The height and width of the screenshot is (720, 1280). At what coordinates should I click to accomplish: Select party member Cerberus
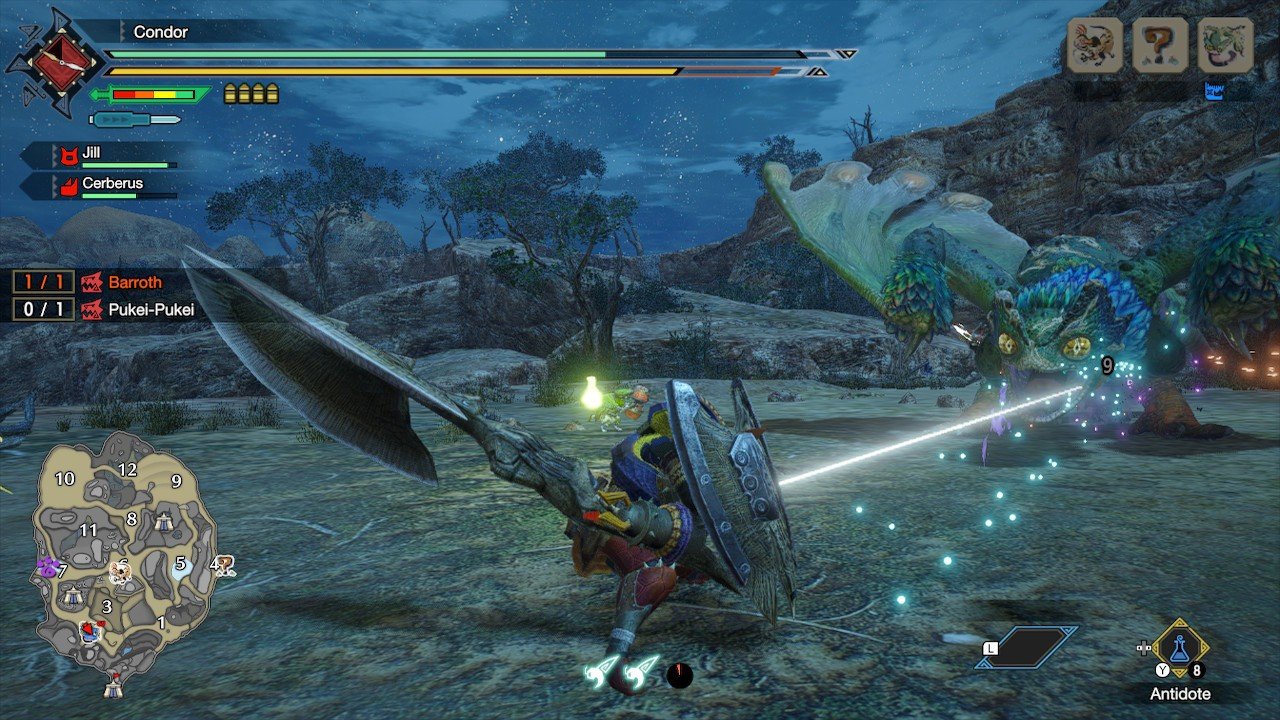point(111,184)
